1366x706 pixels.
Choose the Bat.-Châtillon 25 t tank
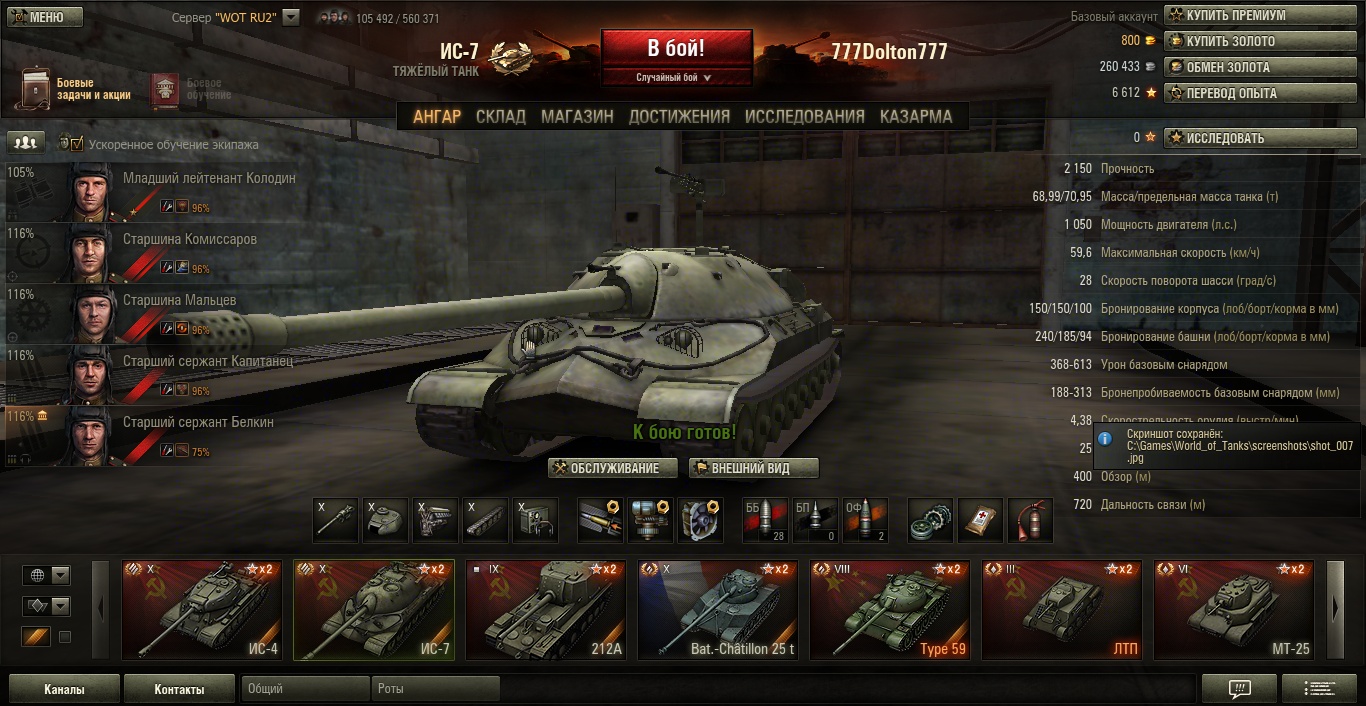coord(718,610)
